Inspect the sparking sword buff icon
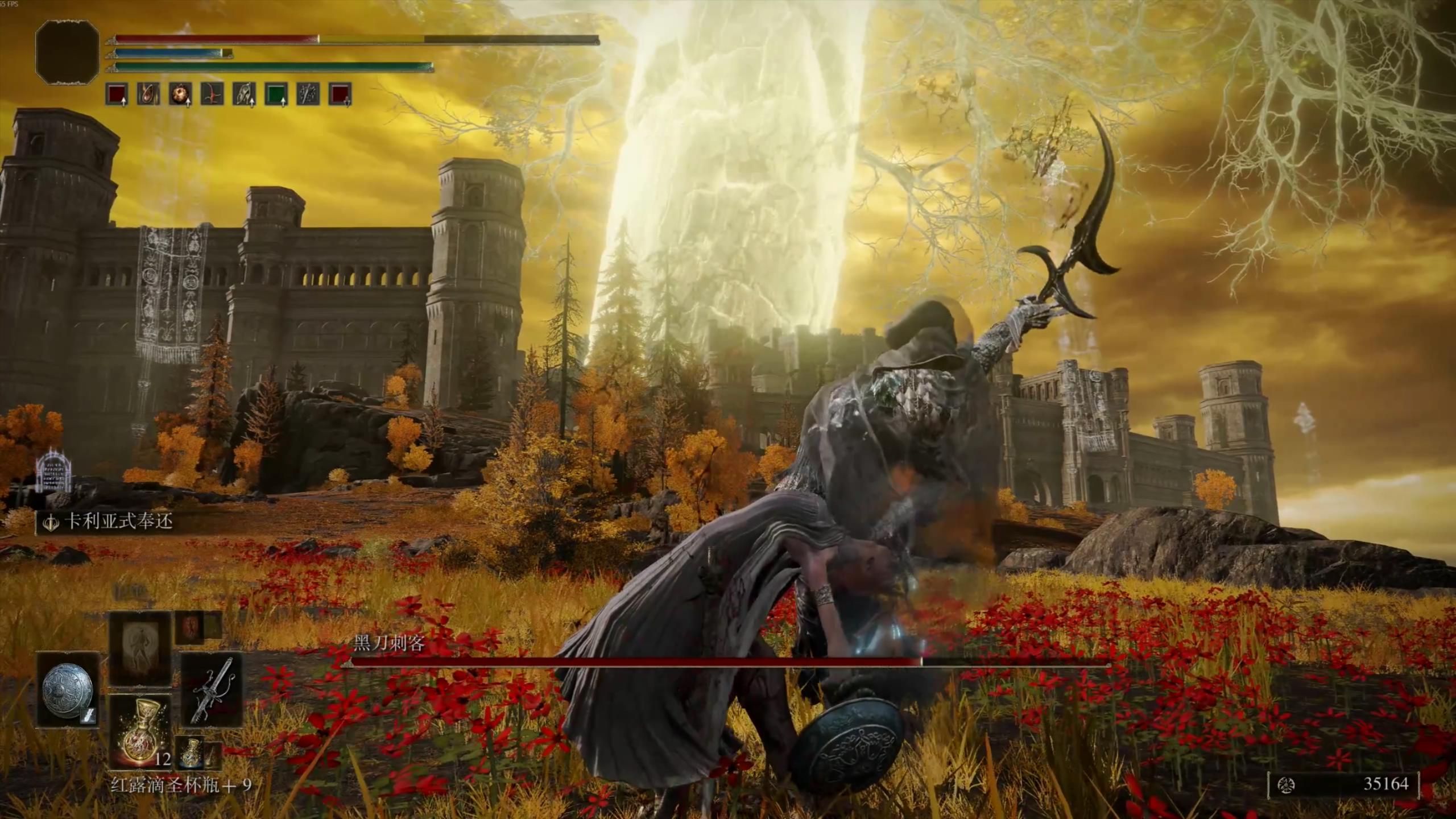Screen dimensions: 1456x819 point(308,94)
